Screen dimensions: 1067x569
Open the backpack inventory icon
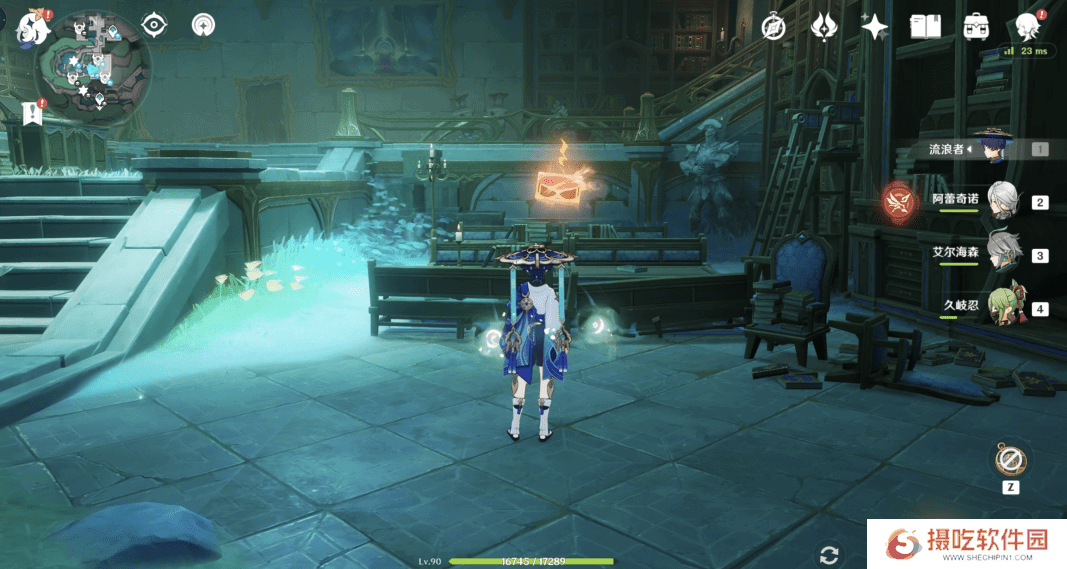click(x=976, y=27)
